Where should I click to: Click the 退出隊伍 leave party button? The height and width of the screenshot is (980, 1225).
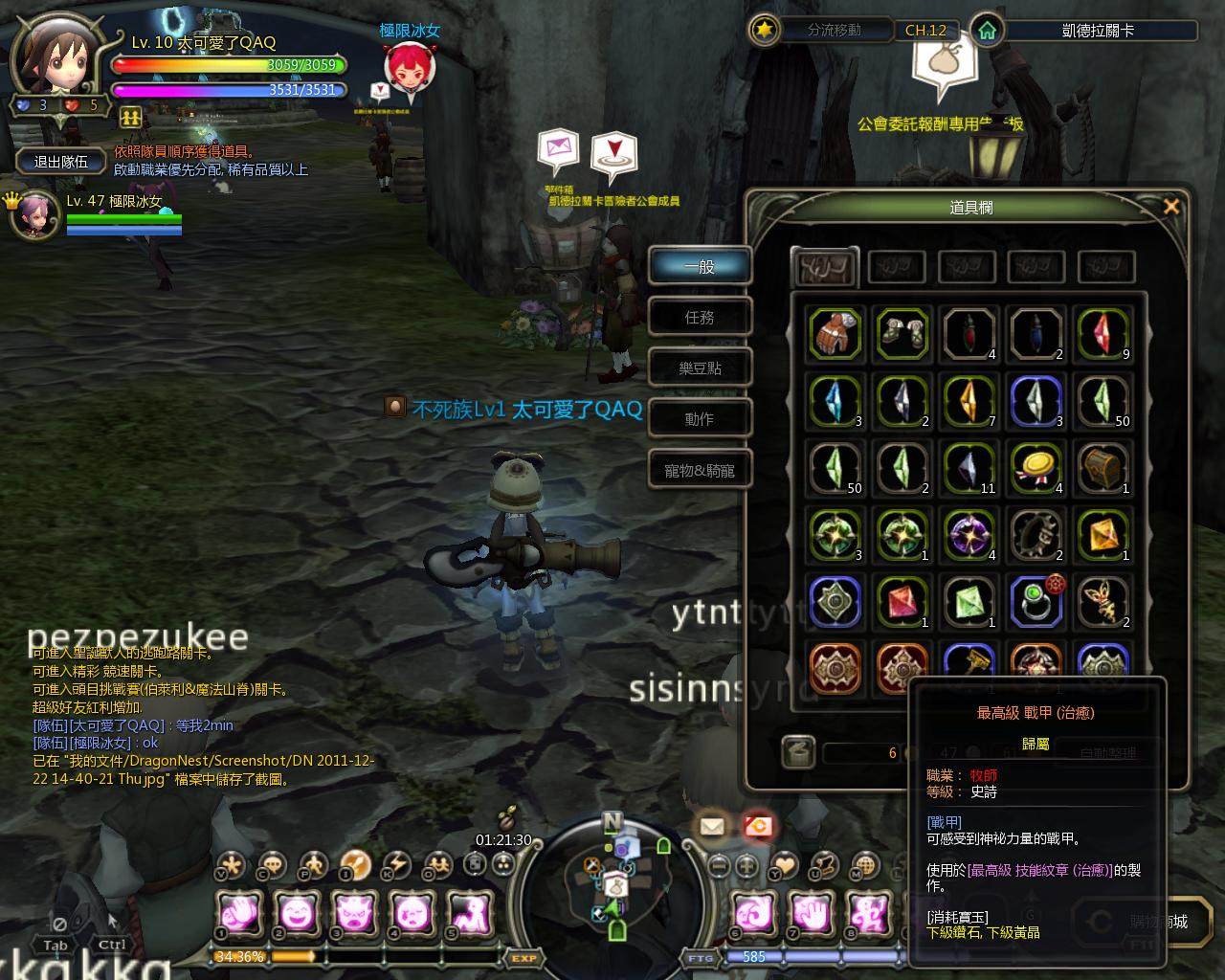point(61,162)
